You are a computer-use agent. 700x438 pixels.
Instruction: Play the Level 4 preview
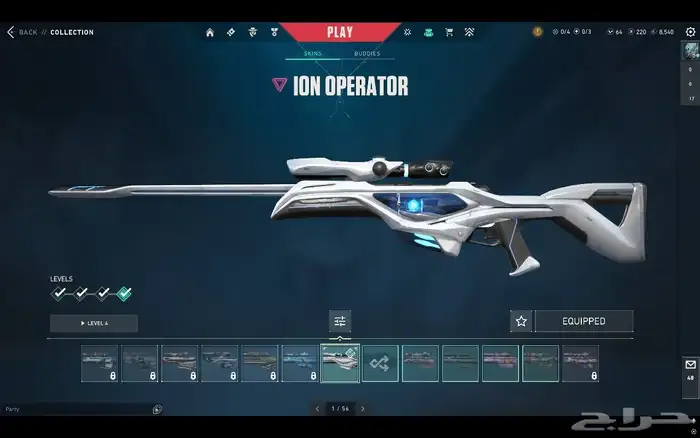click(94, 323)
